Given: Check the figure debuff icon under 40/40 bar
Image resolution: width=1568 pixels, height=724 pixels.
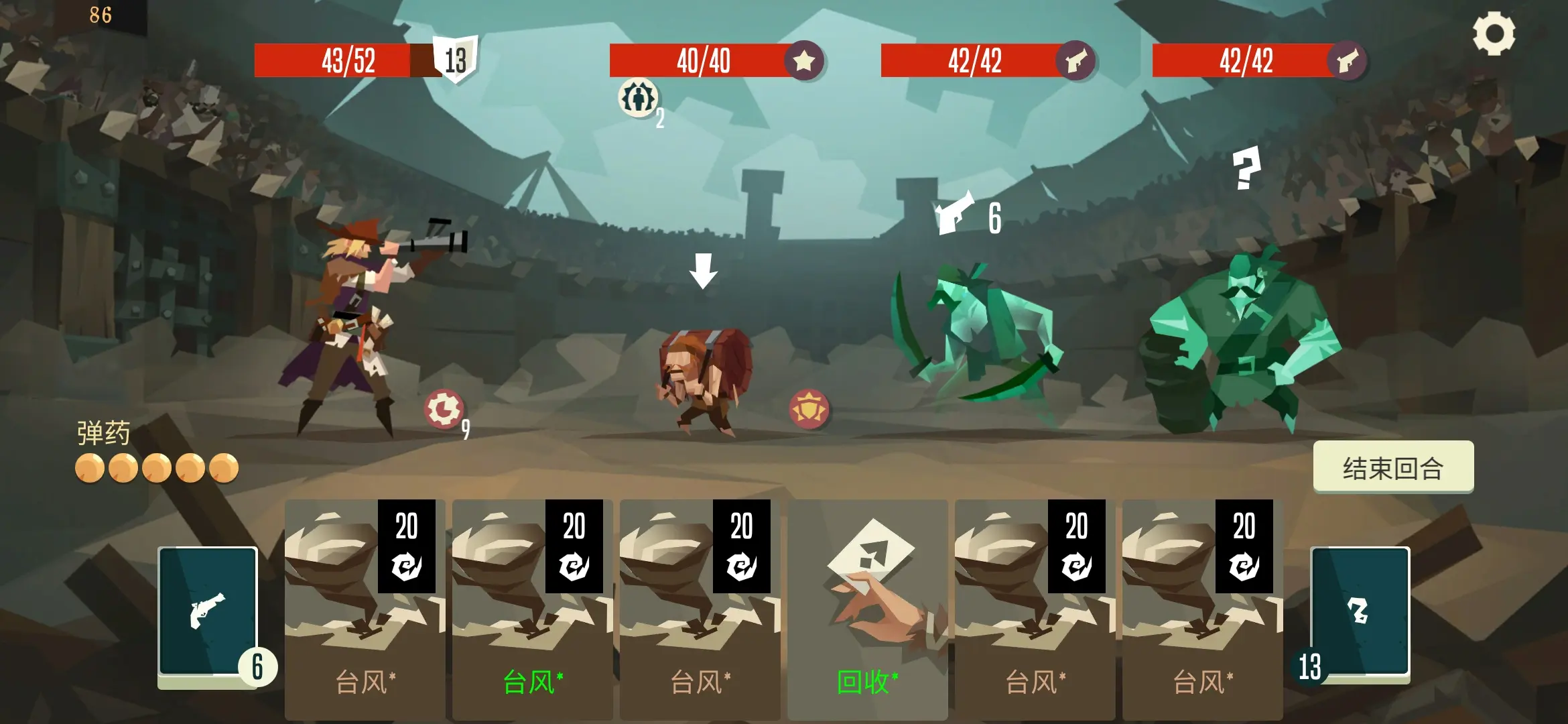Looking at the screenshot, I should (x=638, y=98).
